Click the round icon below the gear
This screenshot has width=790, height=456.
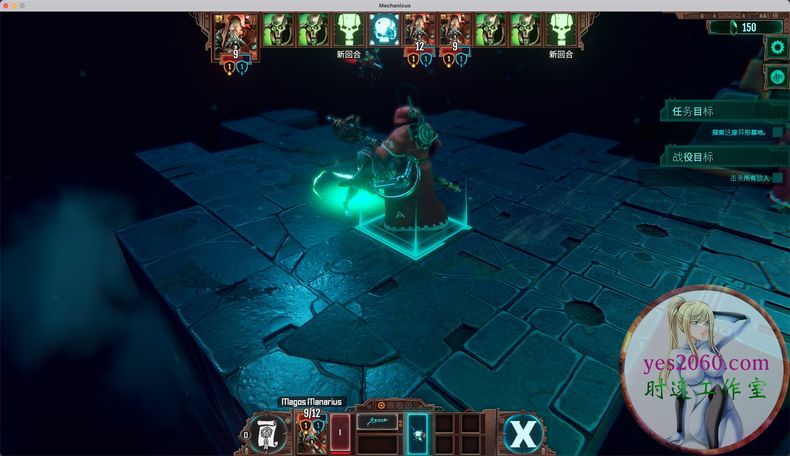point(777,75)
